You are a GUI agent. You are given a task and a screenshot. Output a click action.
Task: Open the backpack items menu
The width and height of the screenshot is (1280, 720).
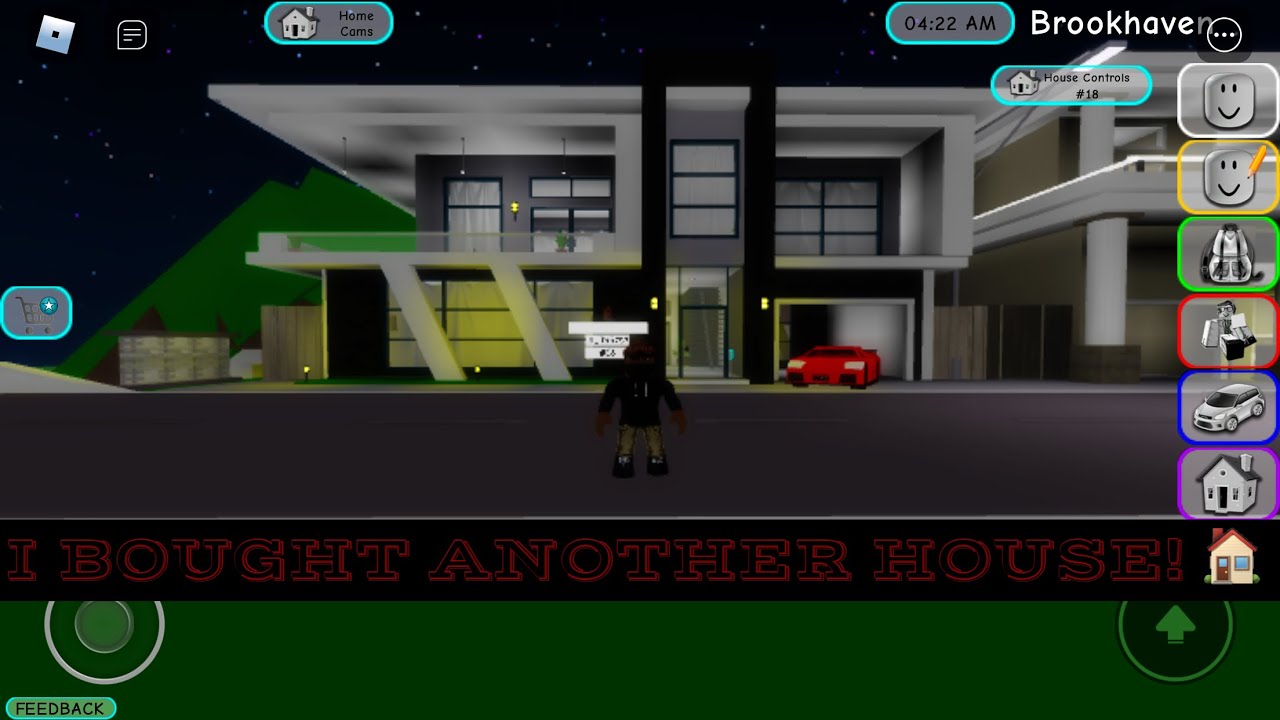coord(1228,254)
